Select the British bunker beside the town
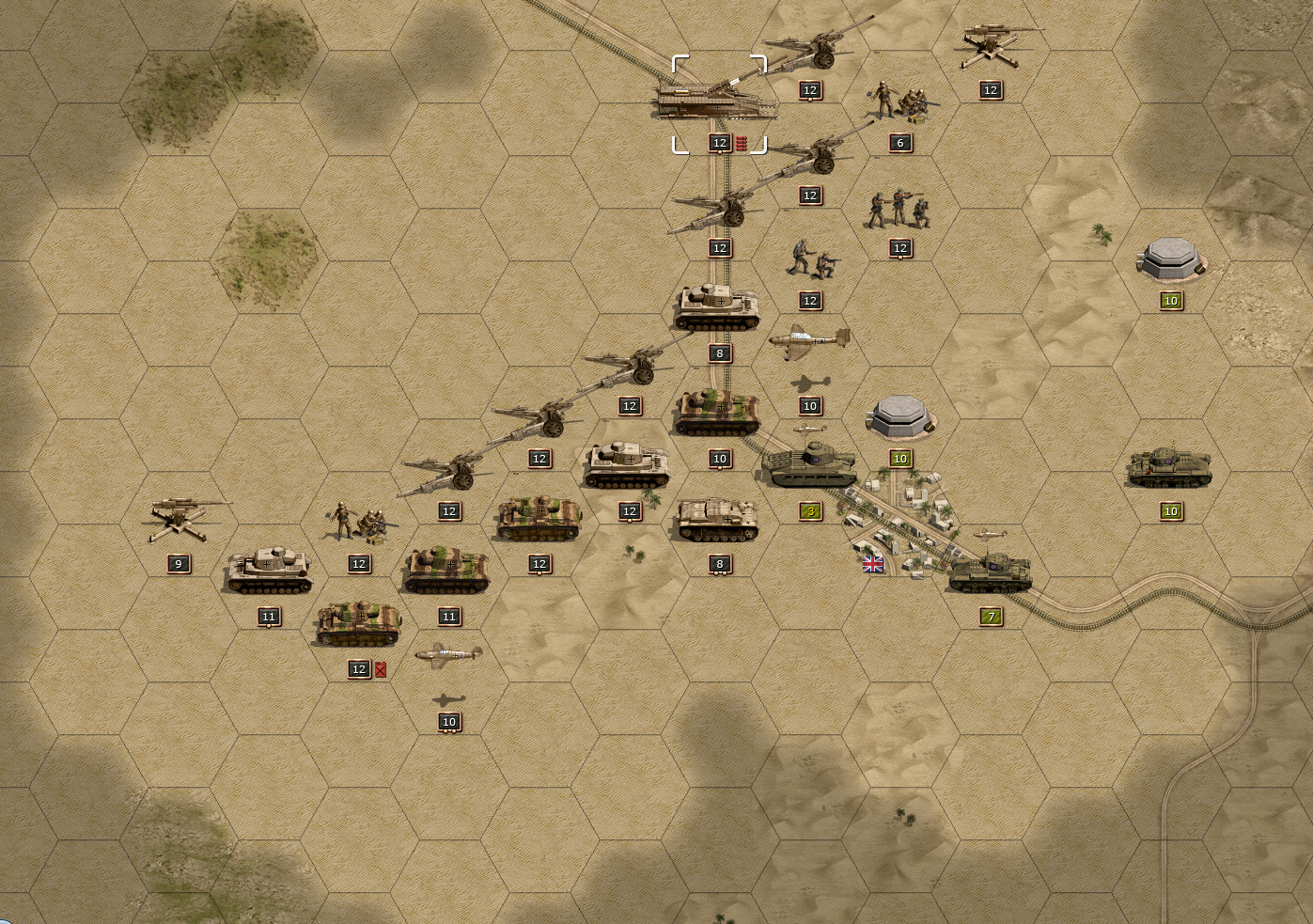This screenshot has width=1313, height=924. pyautogui.click(x=899, y=416)
